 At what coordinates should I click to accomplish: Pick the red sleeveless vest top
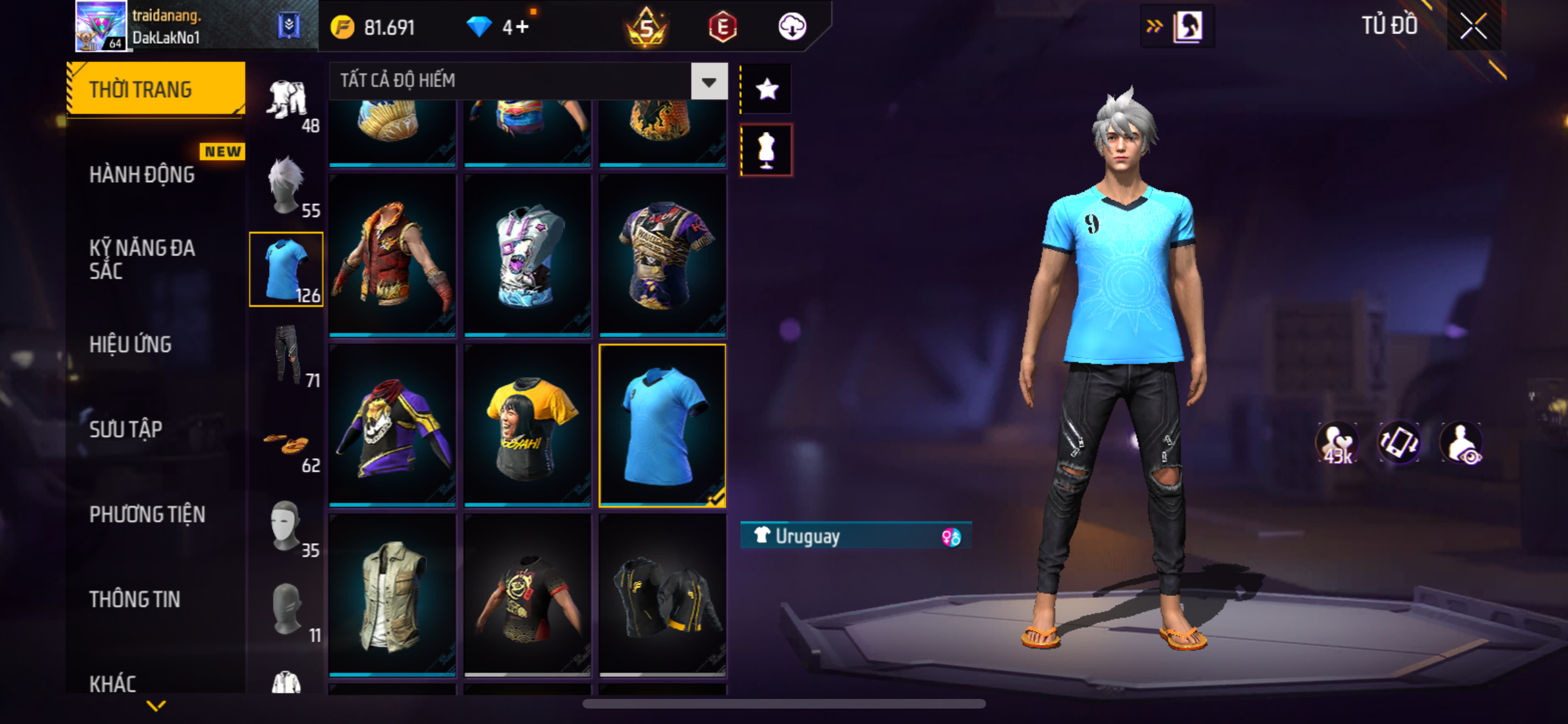(393, 255)
